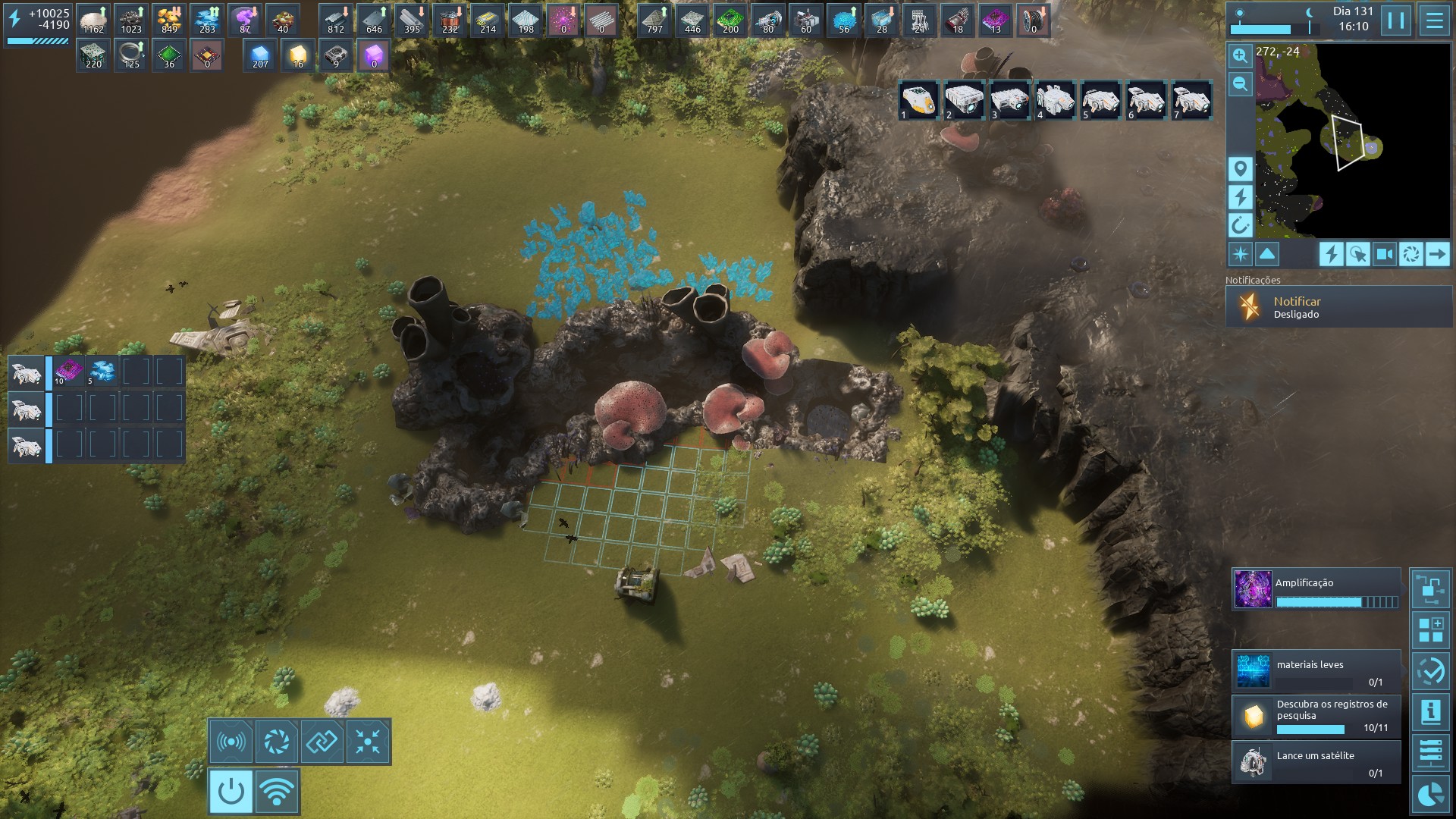
Task: Select unit group number 4
Action: [x=1056, y=100]
